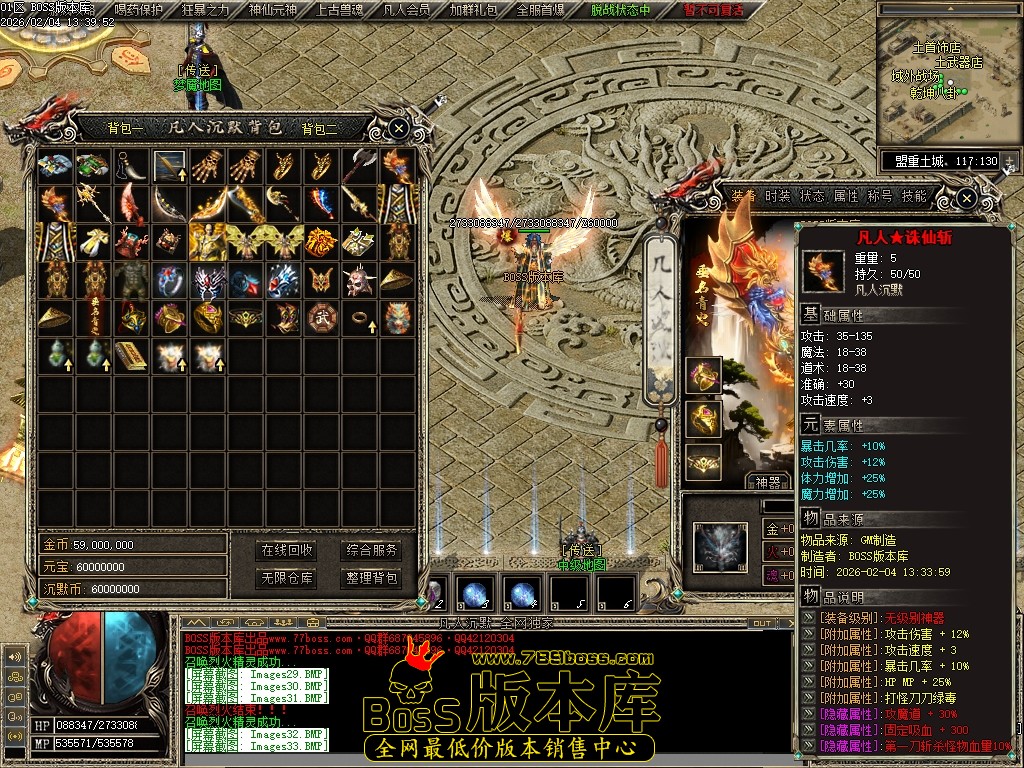Open the 综合服务 services button
Image resolution: width=1024 pixels, height=768 pixels.
371,550
